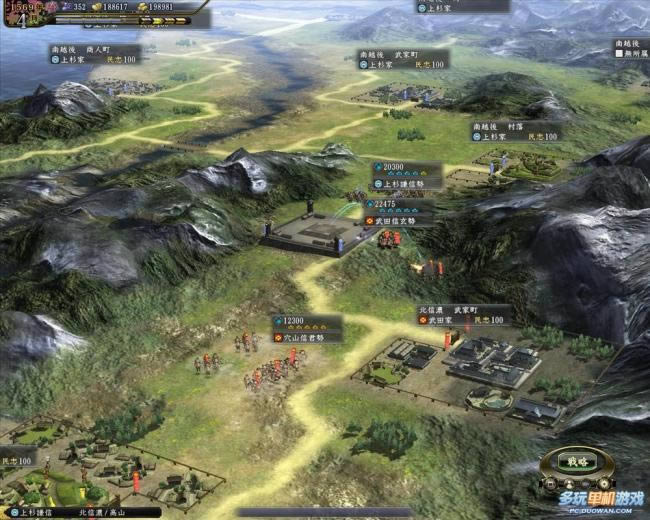Click the 南越後 商人町 town label

(x=94, y=54)
